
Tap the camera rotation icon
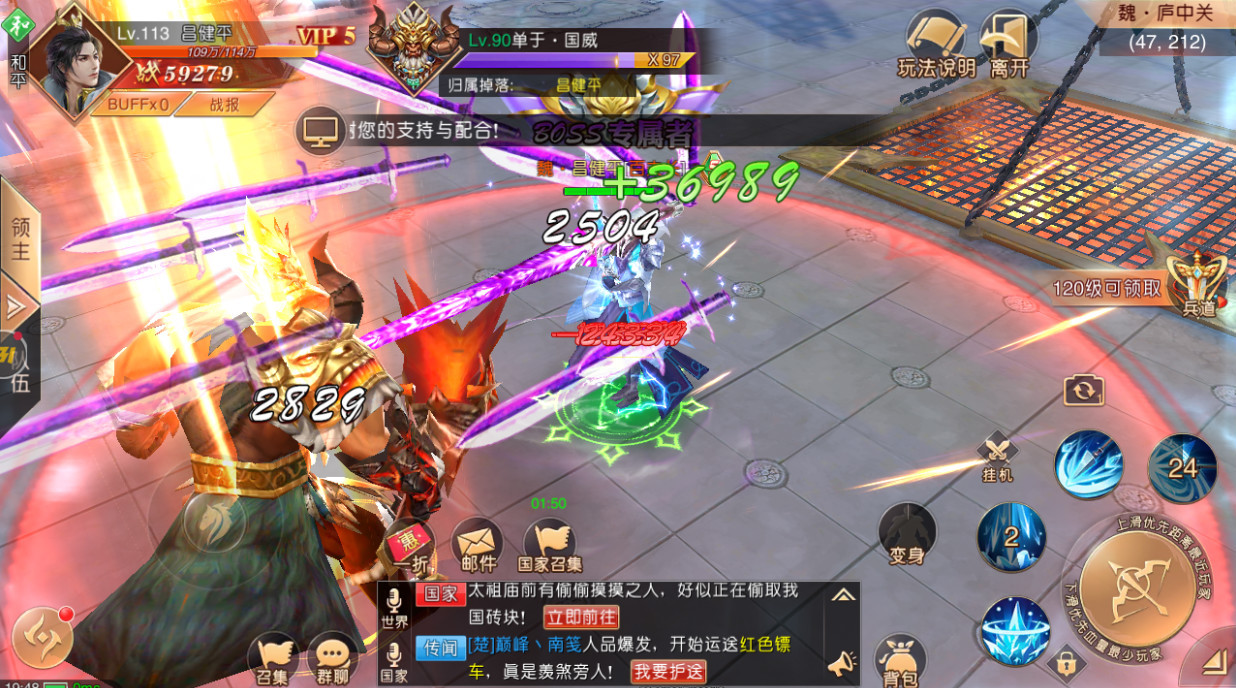tap(1083, 390)
